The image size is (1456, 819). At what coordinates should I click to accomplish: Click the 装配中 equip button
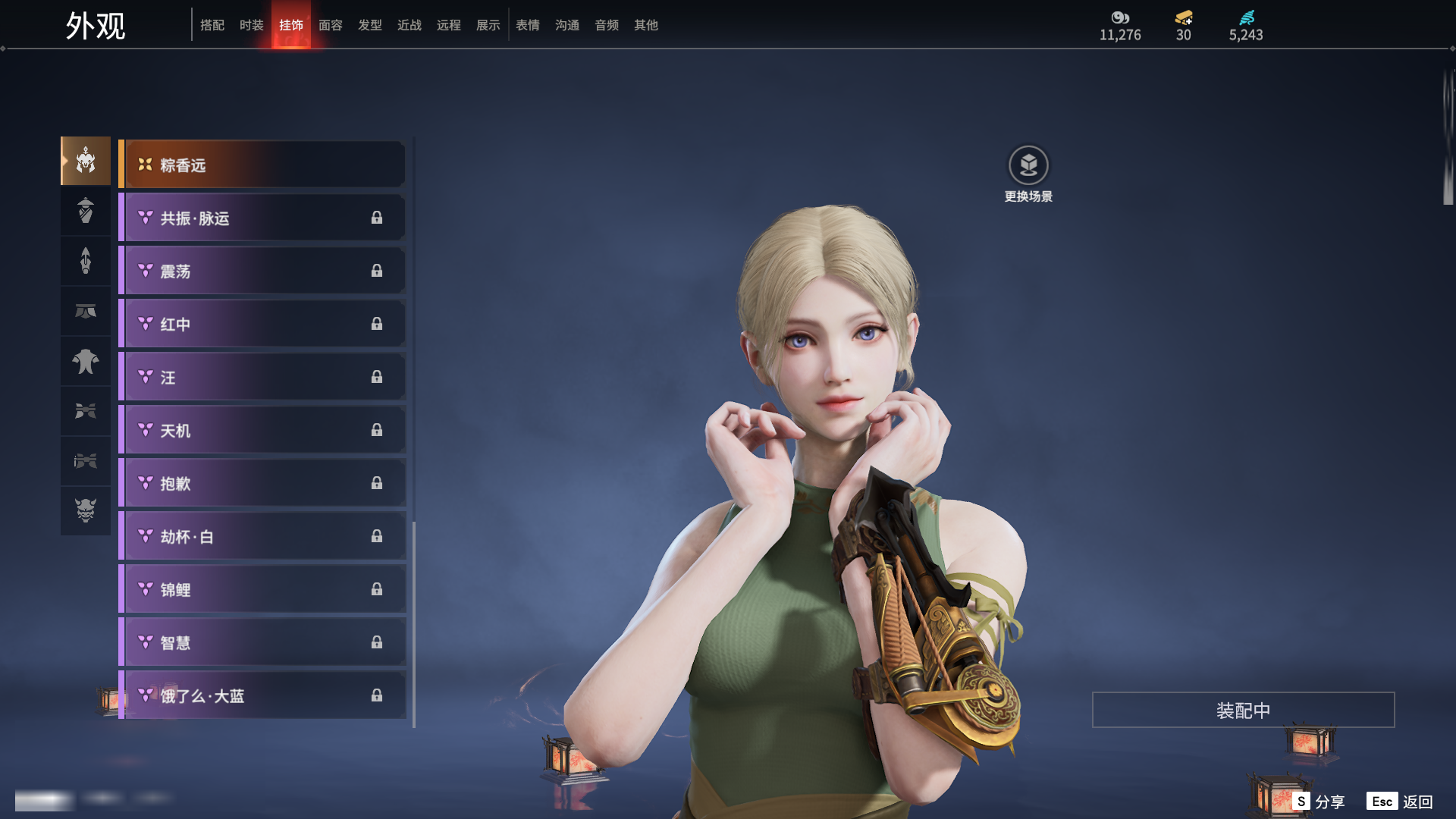pyautogui.click(x=1243, y=710)
